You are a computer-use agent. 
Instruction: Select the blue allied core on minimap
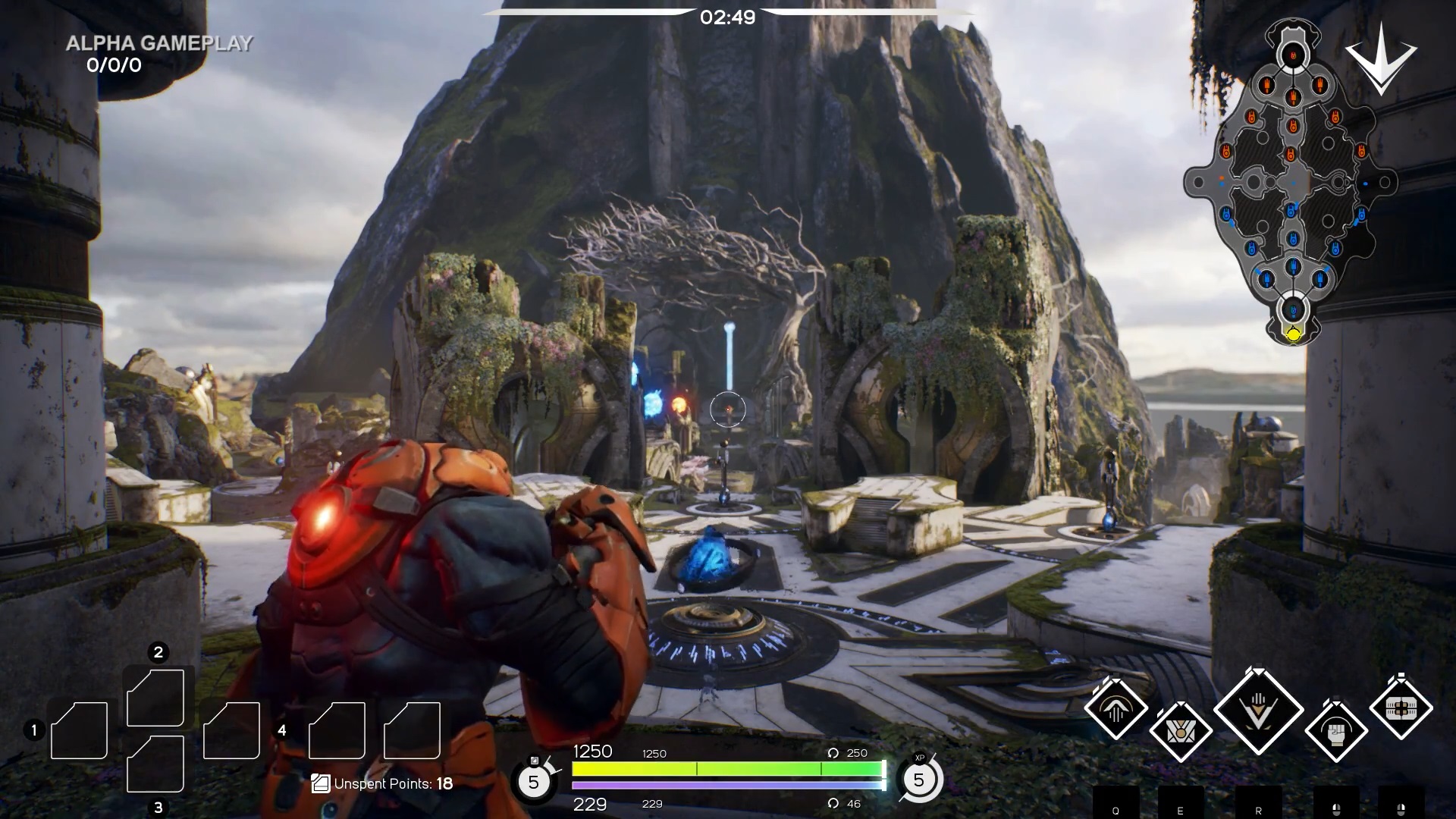(x=1293, y=309)
